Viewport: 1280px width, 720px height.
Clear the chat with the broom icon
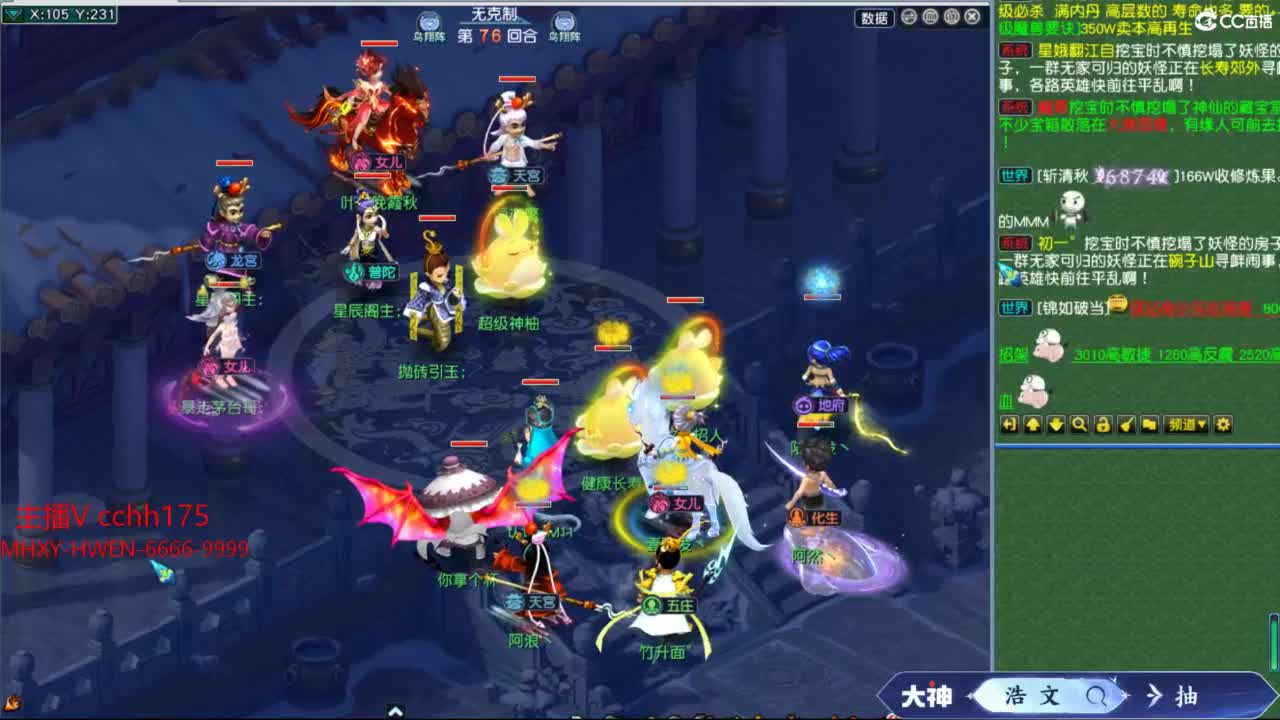pyautogui.click(x=1124, y=425)
